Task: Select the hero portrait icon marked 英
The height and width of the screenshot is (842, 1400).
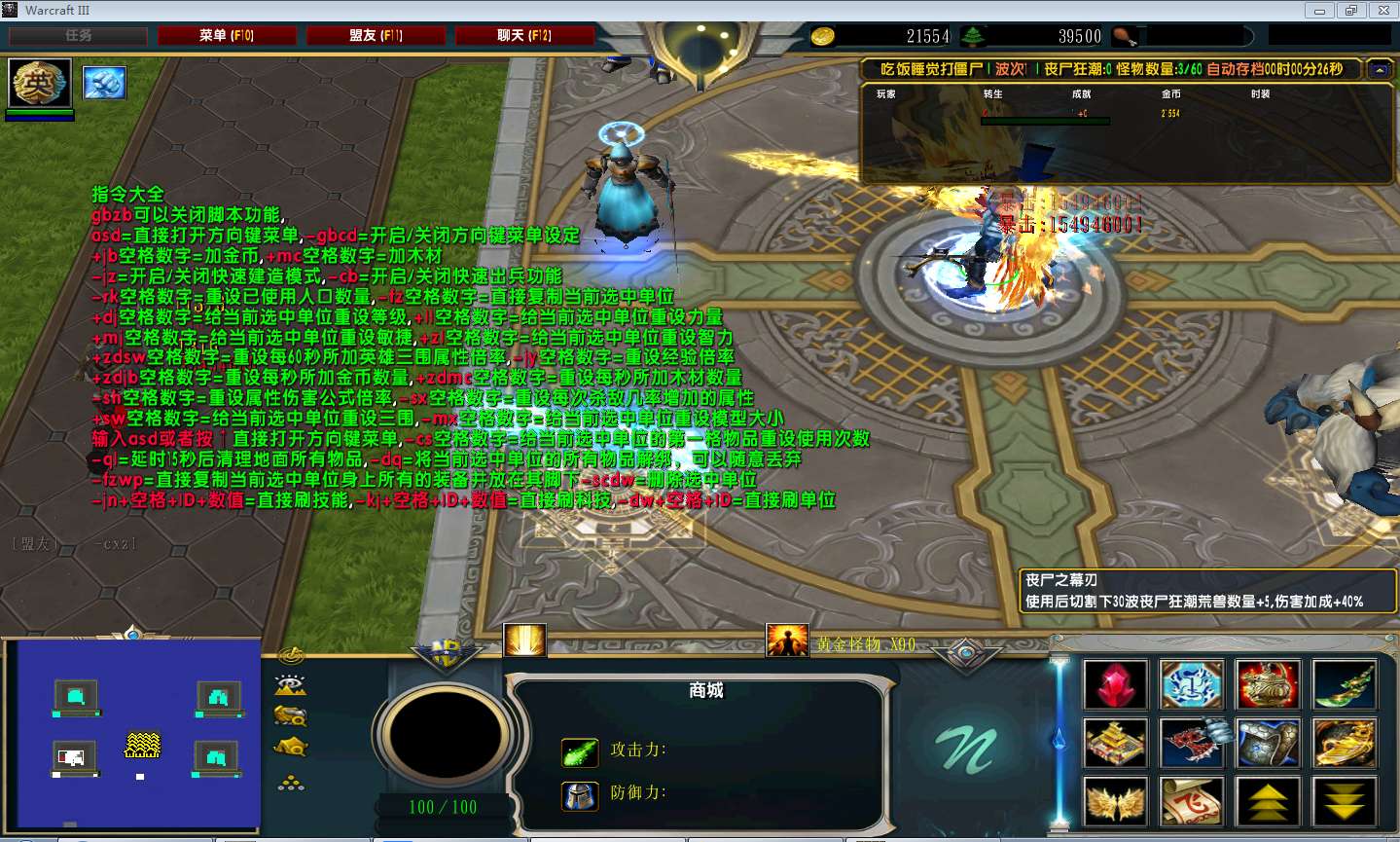Action: (x=40, y=83)
